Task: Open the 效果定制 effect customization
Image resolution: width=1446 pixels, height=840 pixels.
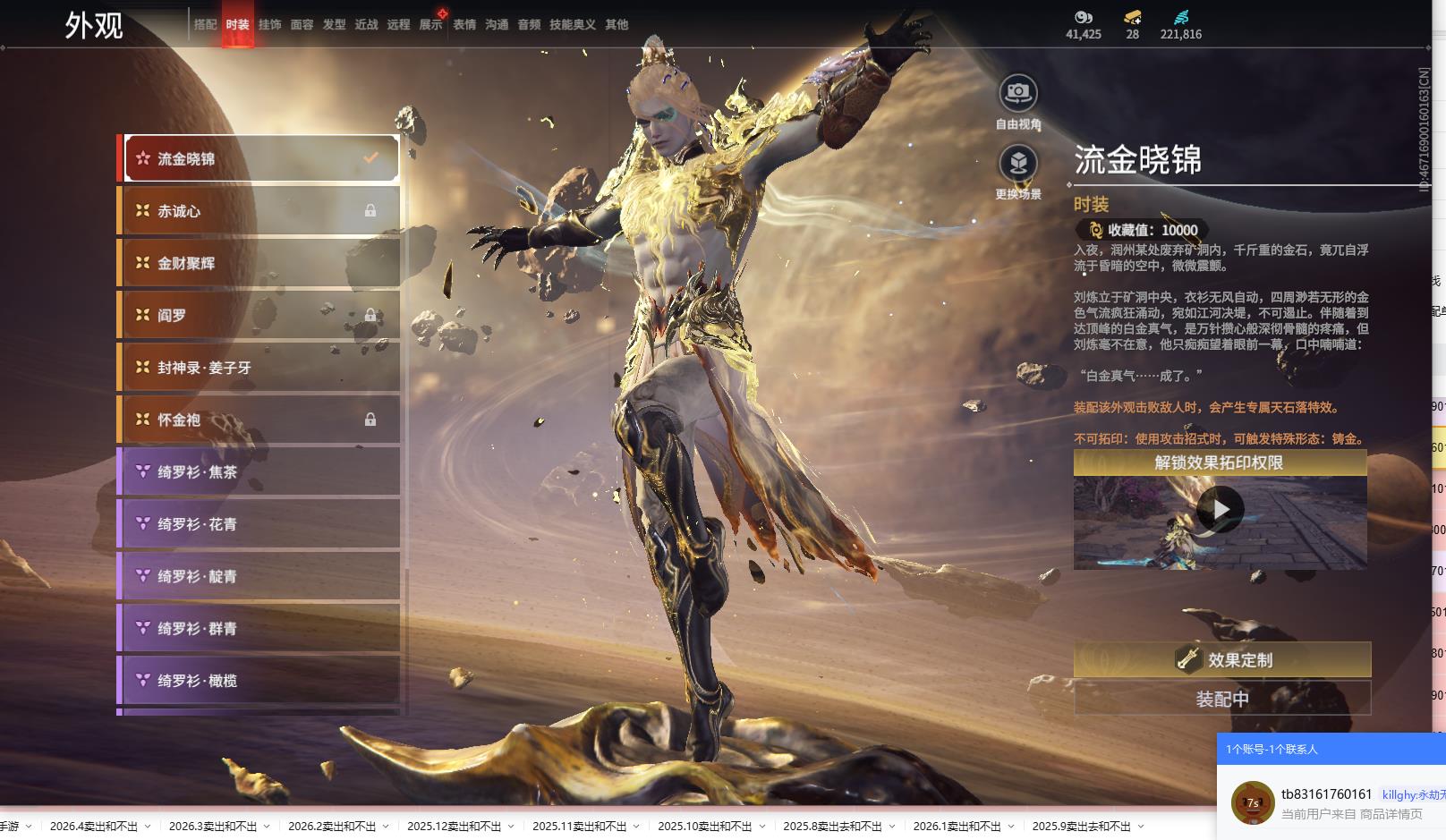Action: (1221, 660)
